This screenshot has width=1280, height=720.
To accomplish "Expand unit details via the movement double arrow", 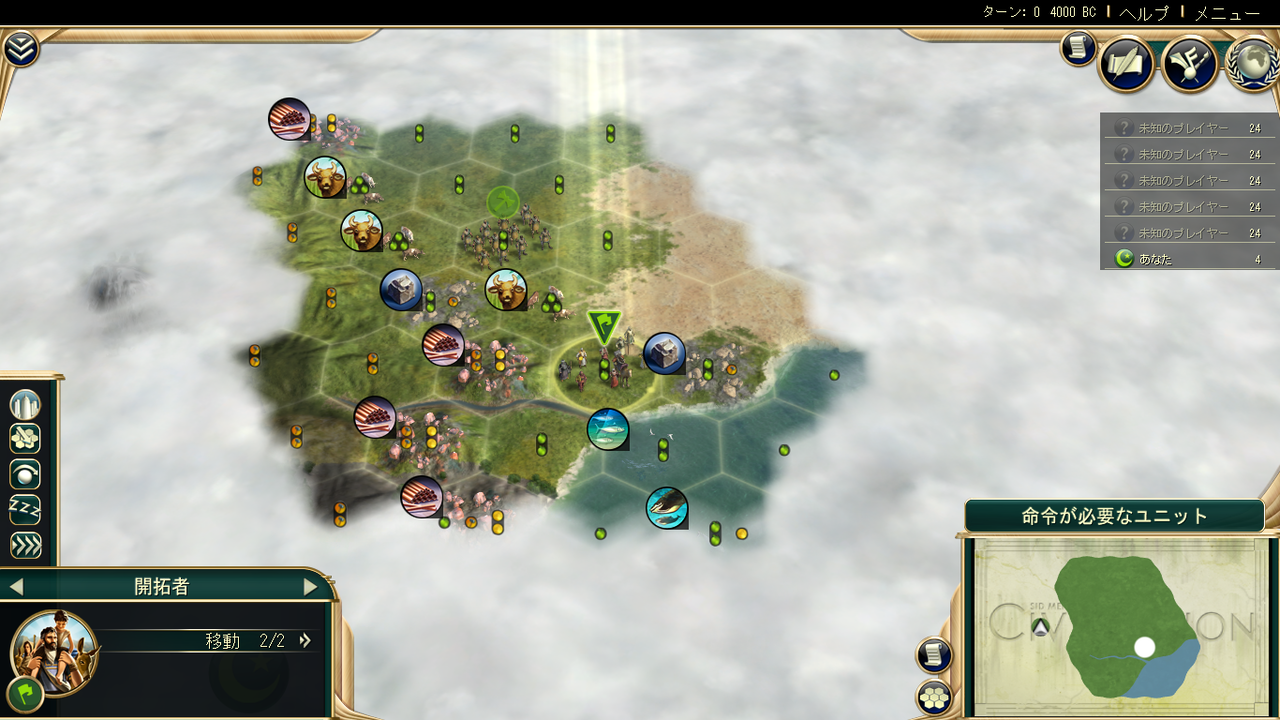I will (305, 640).
